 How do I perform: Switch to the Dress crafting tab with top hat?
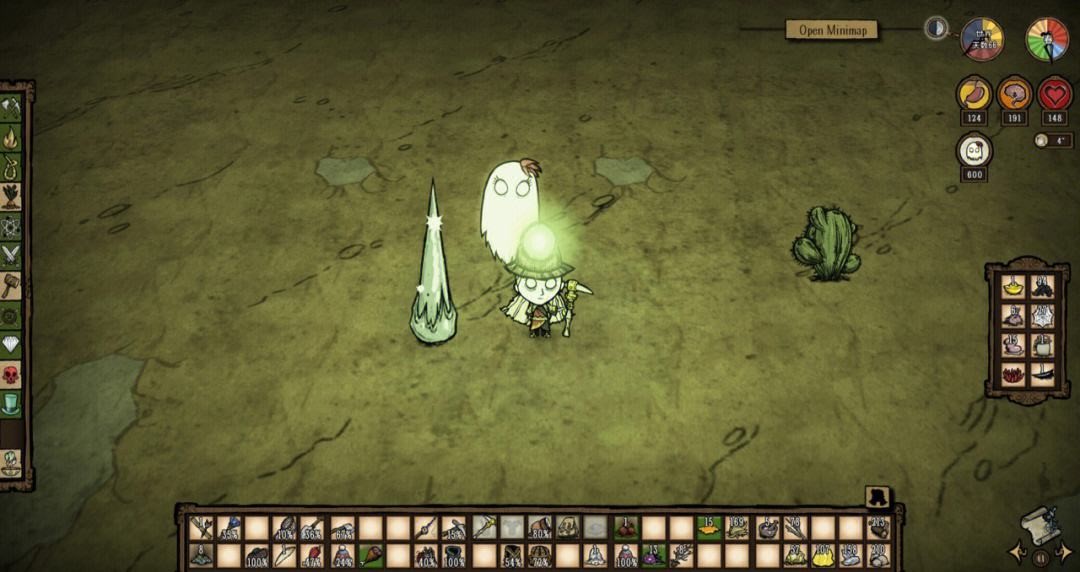click(x=11, y=404)
